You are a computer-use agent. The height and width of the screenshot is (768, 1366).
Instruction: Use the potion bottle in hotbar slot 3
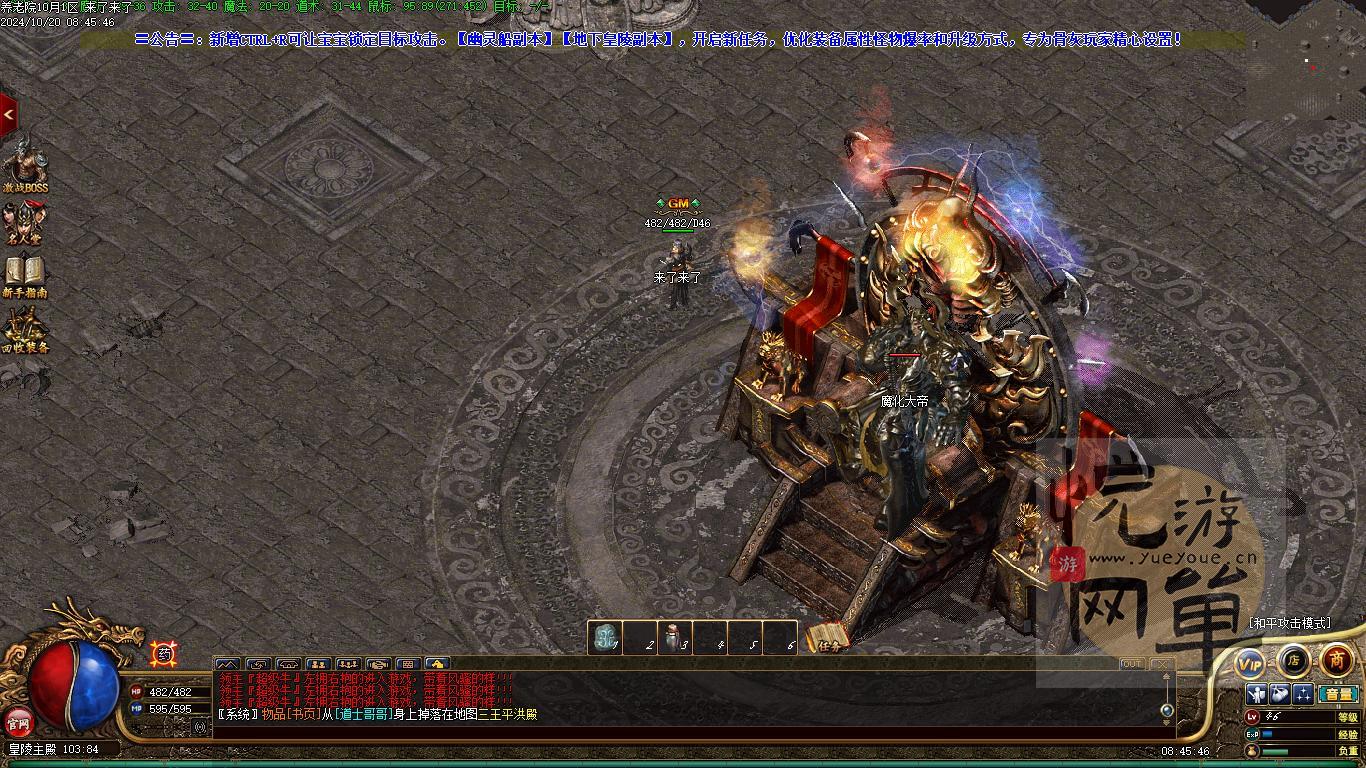674,638
